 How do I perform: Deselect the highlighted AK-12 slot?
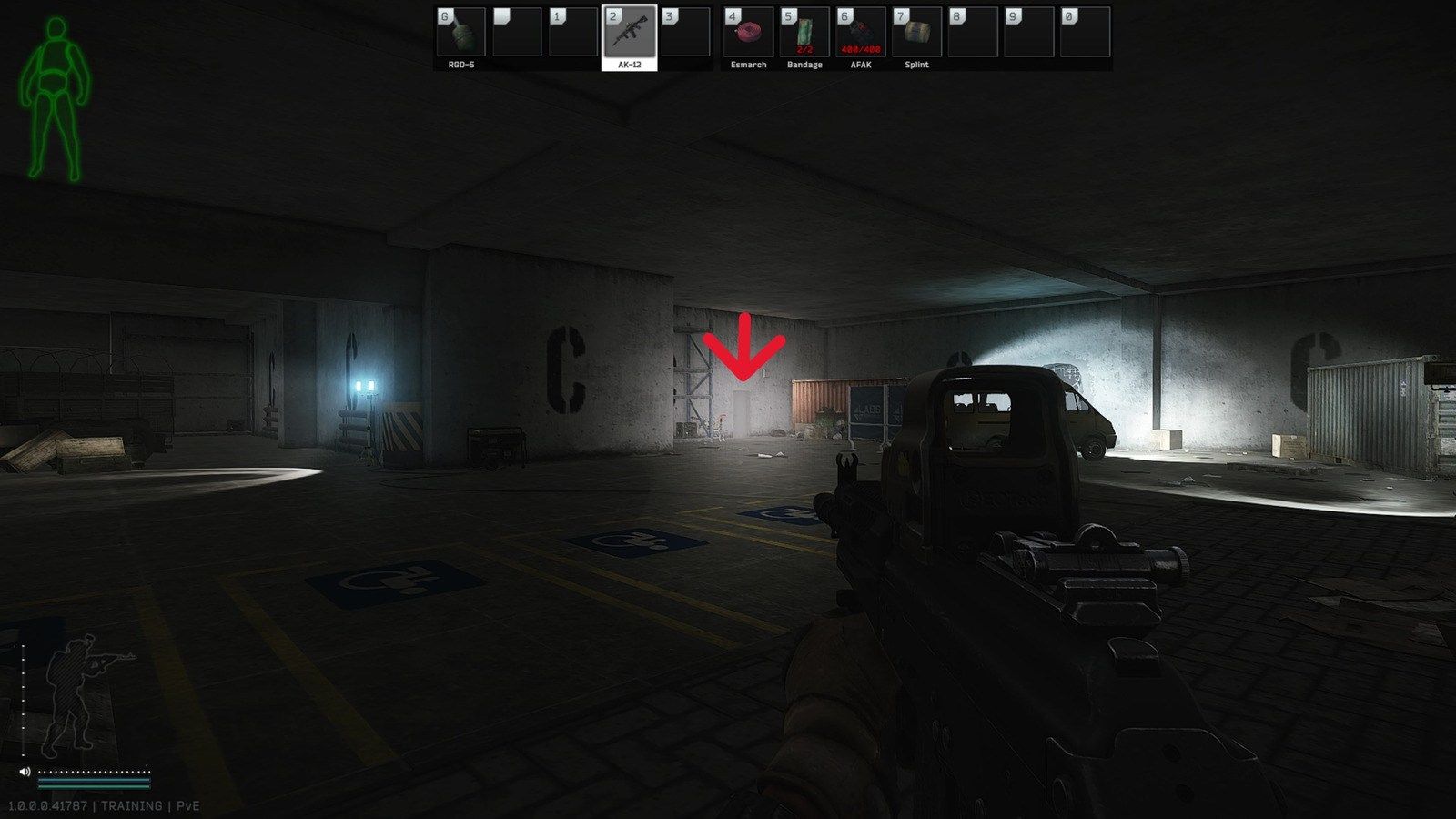point(629,34)
